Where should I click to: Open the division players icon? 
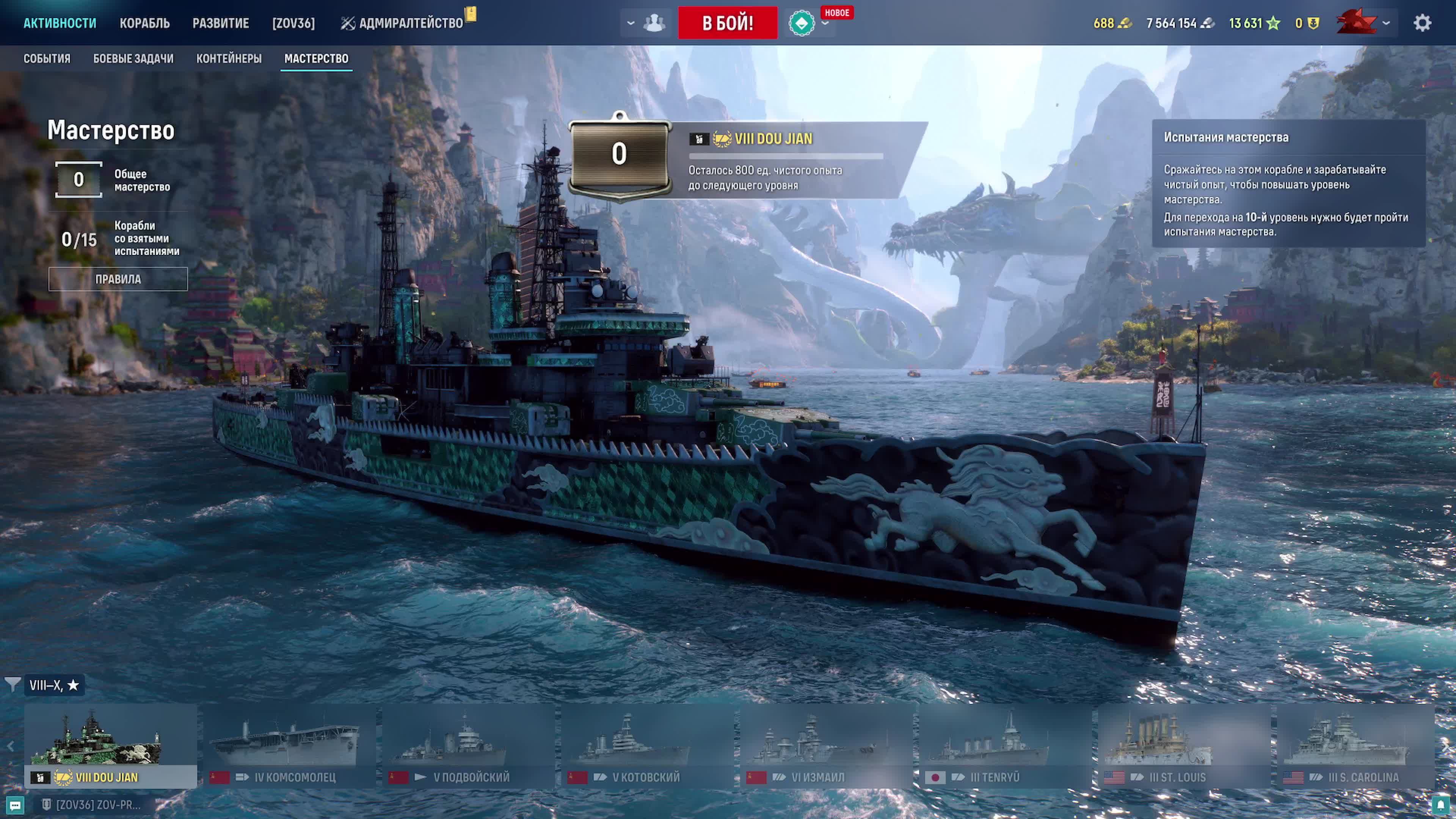(654, 23)
